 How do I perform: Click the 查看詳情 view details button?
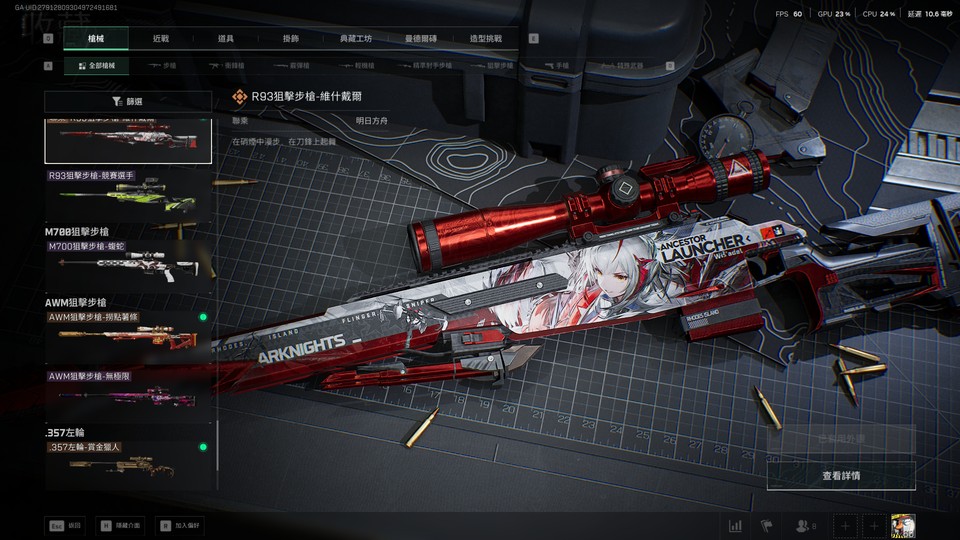[840, 476]
